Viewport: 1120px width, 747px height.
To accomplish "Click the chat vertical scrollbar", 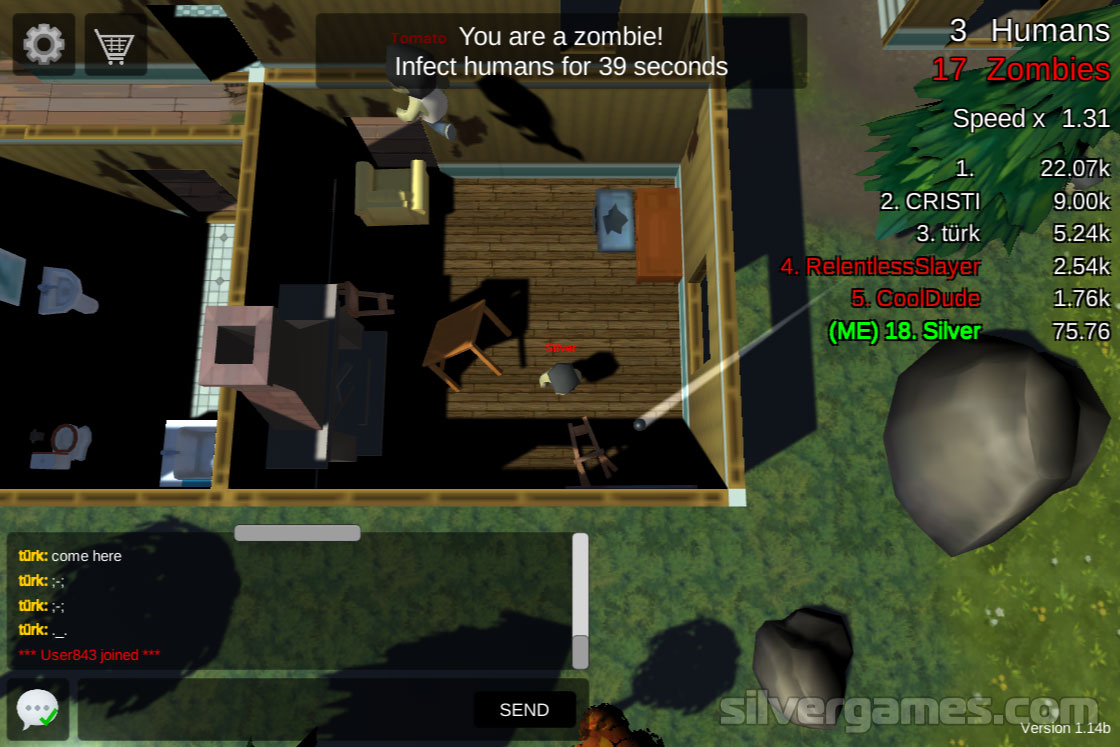I will (580, 600).
